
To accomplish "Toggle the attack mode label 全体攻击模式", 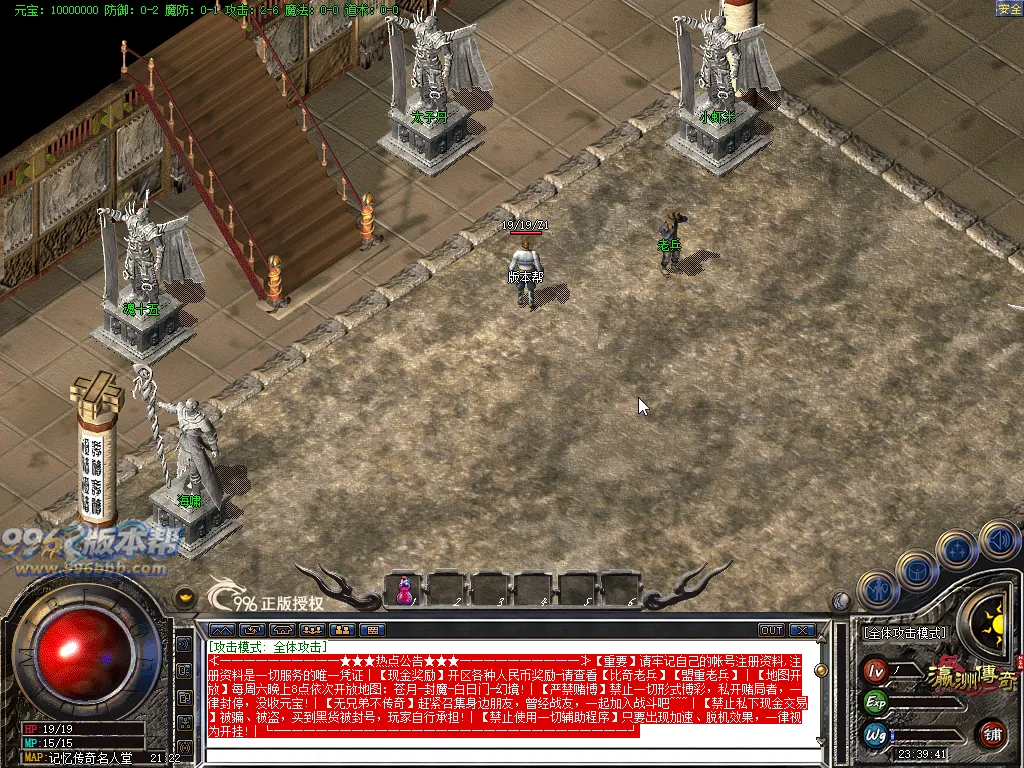I will pyautogui.click(x=904, y=633).
